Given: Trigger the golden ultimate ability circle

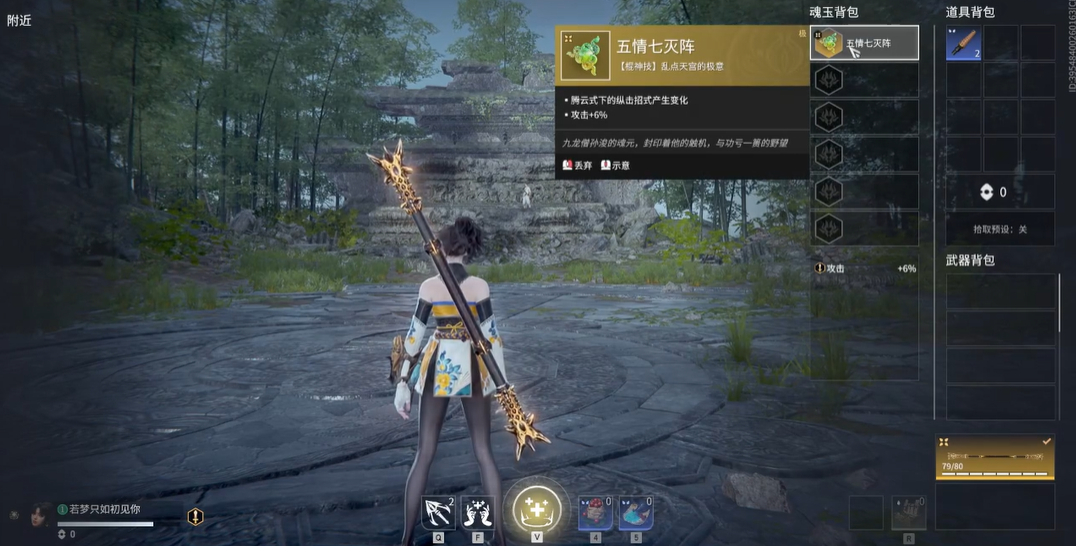Looking at the screenshot, I should (x=537, y=509).
